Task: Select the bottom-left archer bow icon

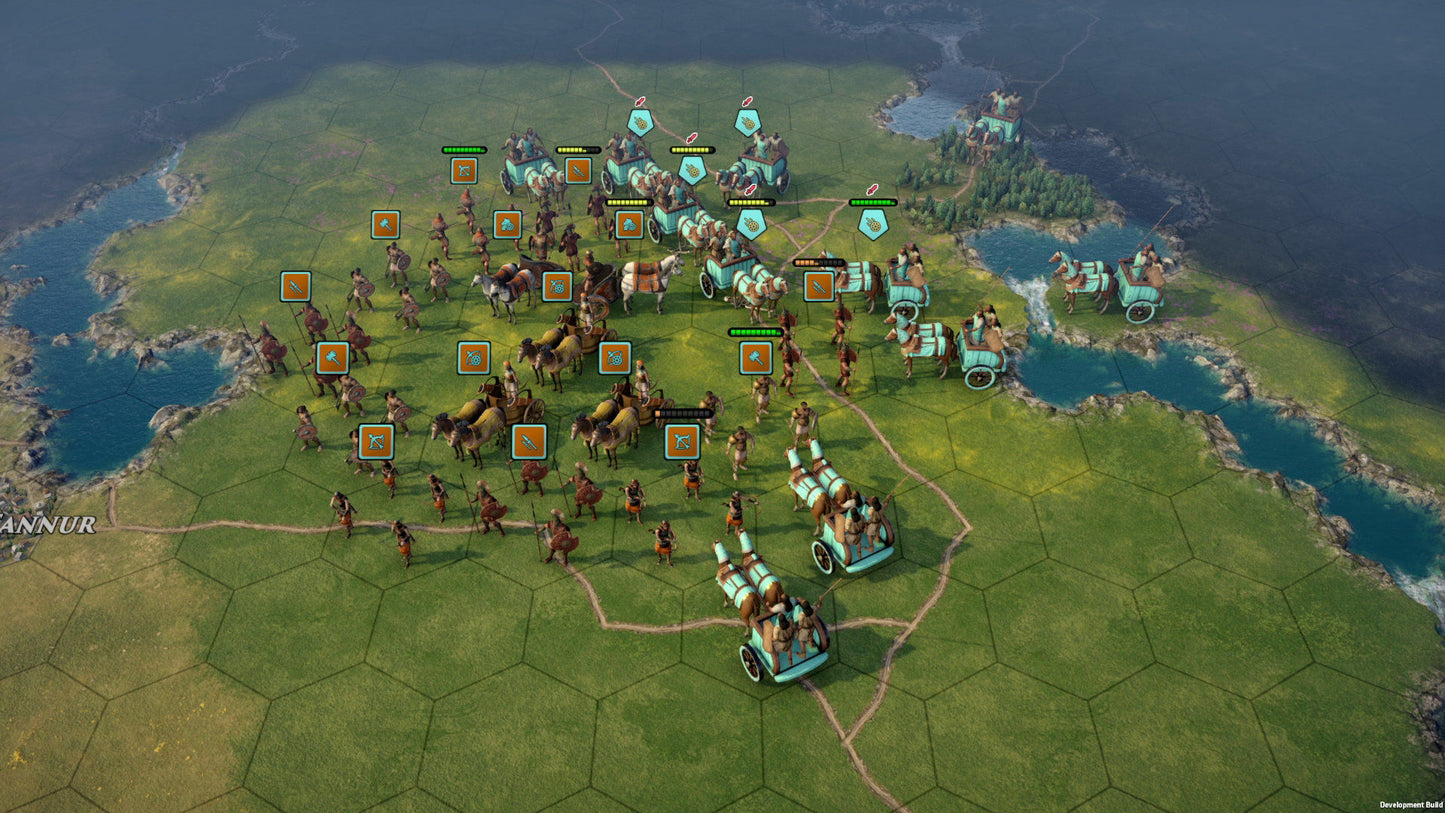Action: pos(377,441)
